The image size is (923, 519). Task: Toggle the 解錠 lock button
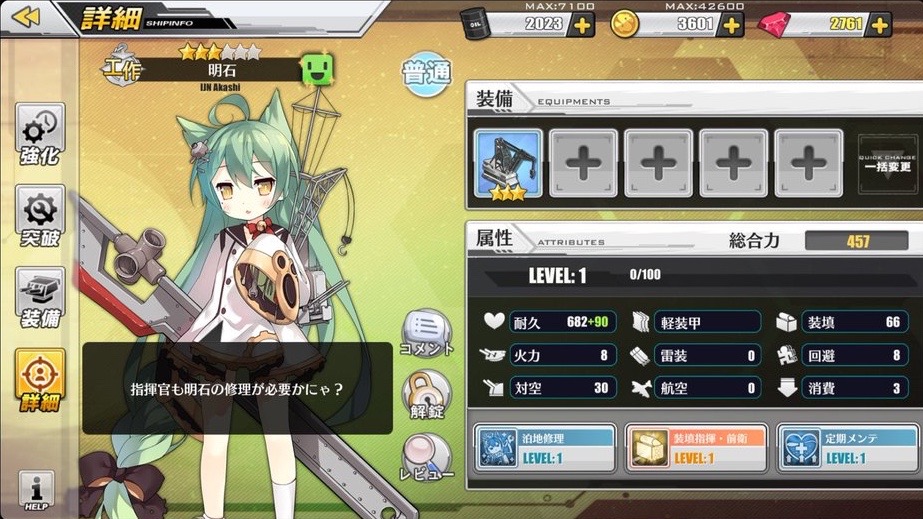(x=426, y=395)
